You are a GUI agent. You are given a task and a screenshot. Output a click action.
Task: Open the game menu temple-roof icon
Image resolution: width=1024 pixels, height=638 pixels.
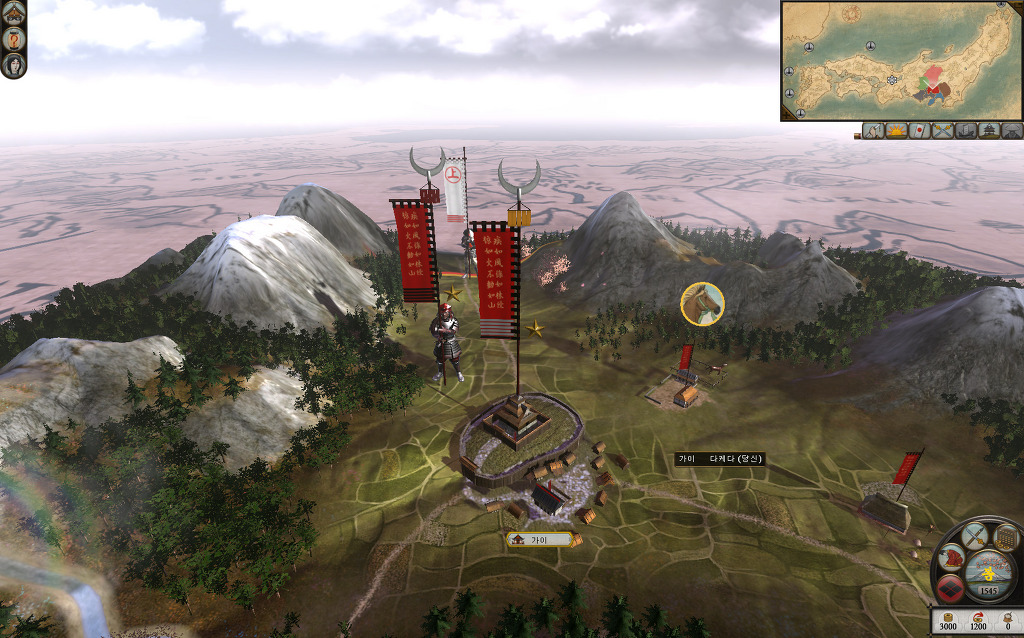click(14, 14)
